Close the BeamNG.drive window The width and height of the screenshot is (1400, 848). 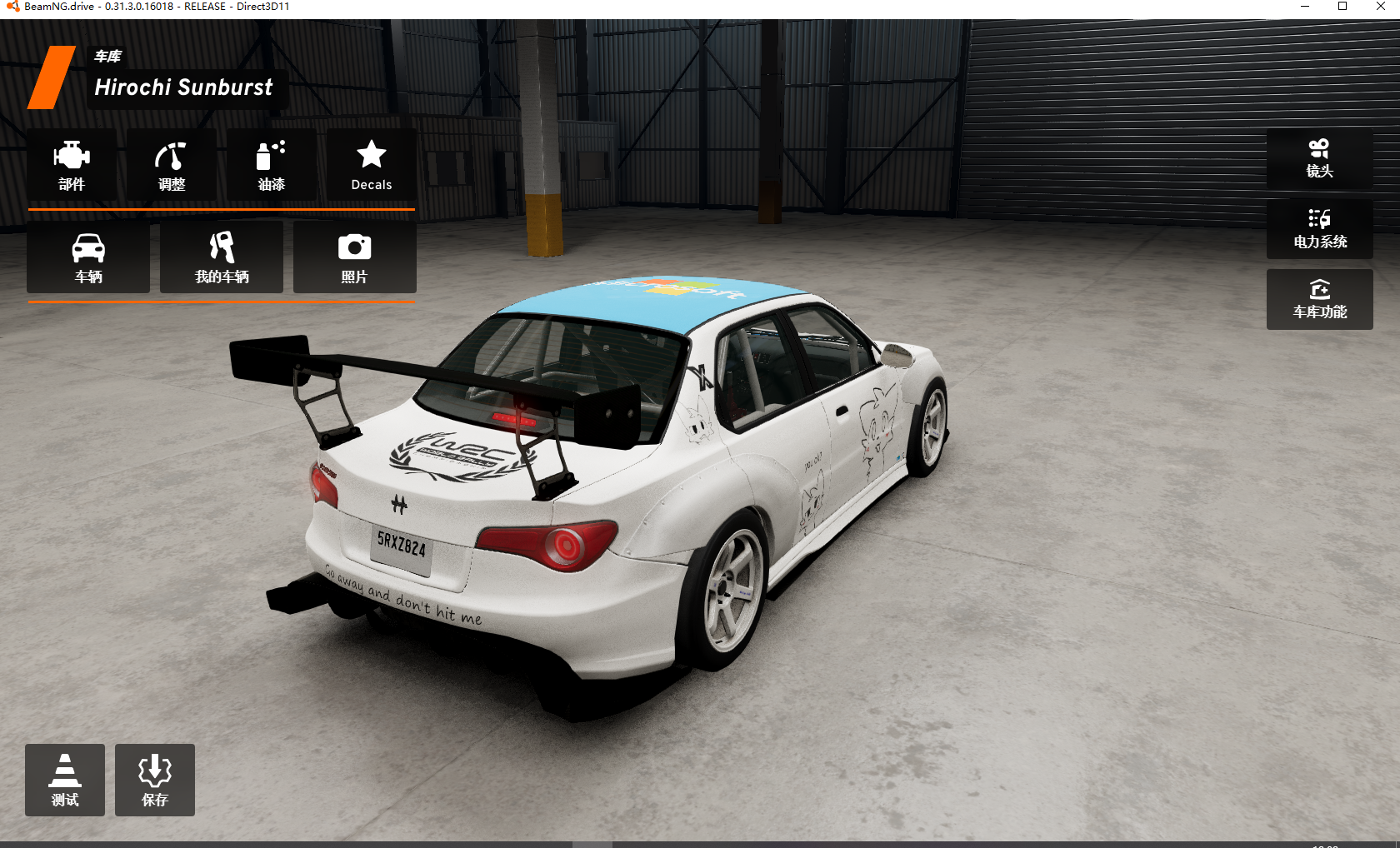[x=1380, y=7]
